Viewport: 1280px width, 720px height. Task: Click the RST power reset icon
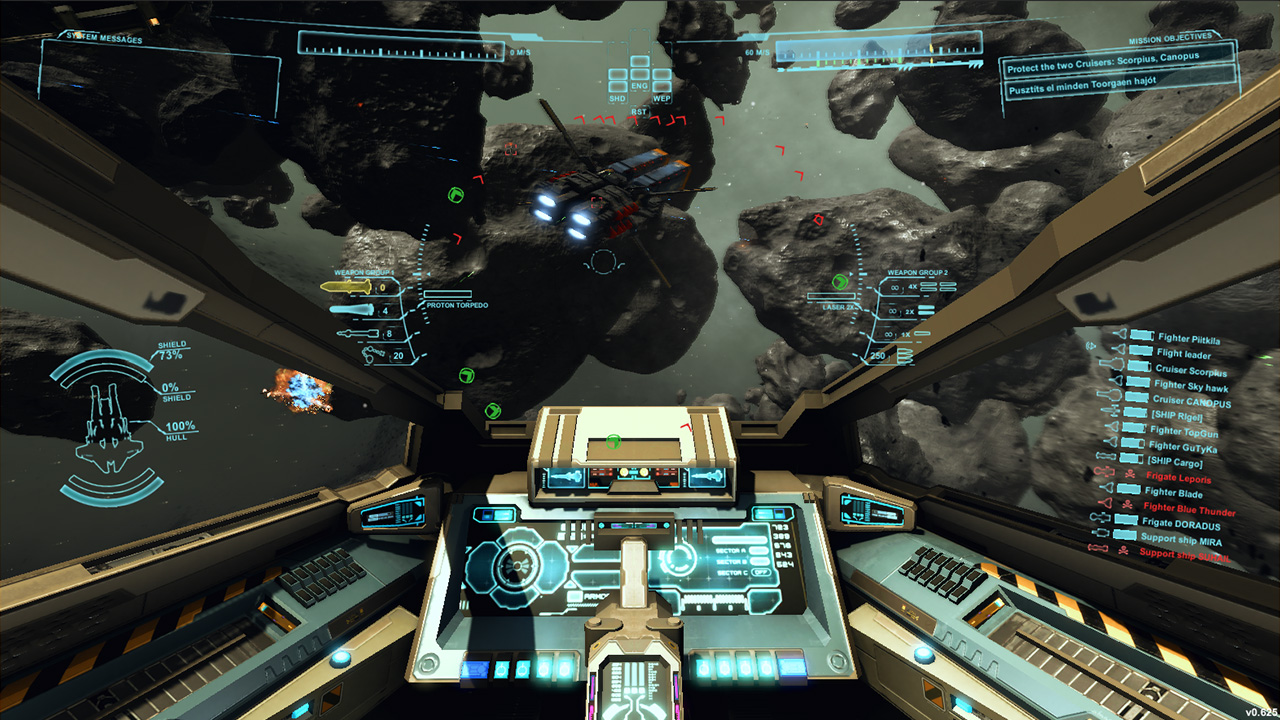(x=640, y=111)
